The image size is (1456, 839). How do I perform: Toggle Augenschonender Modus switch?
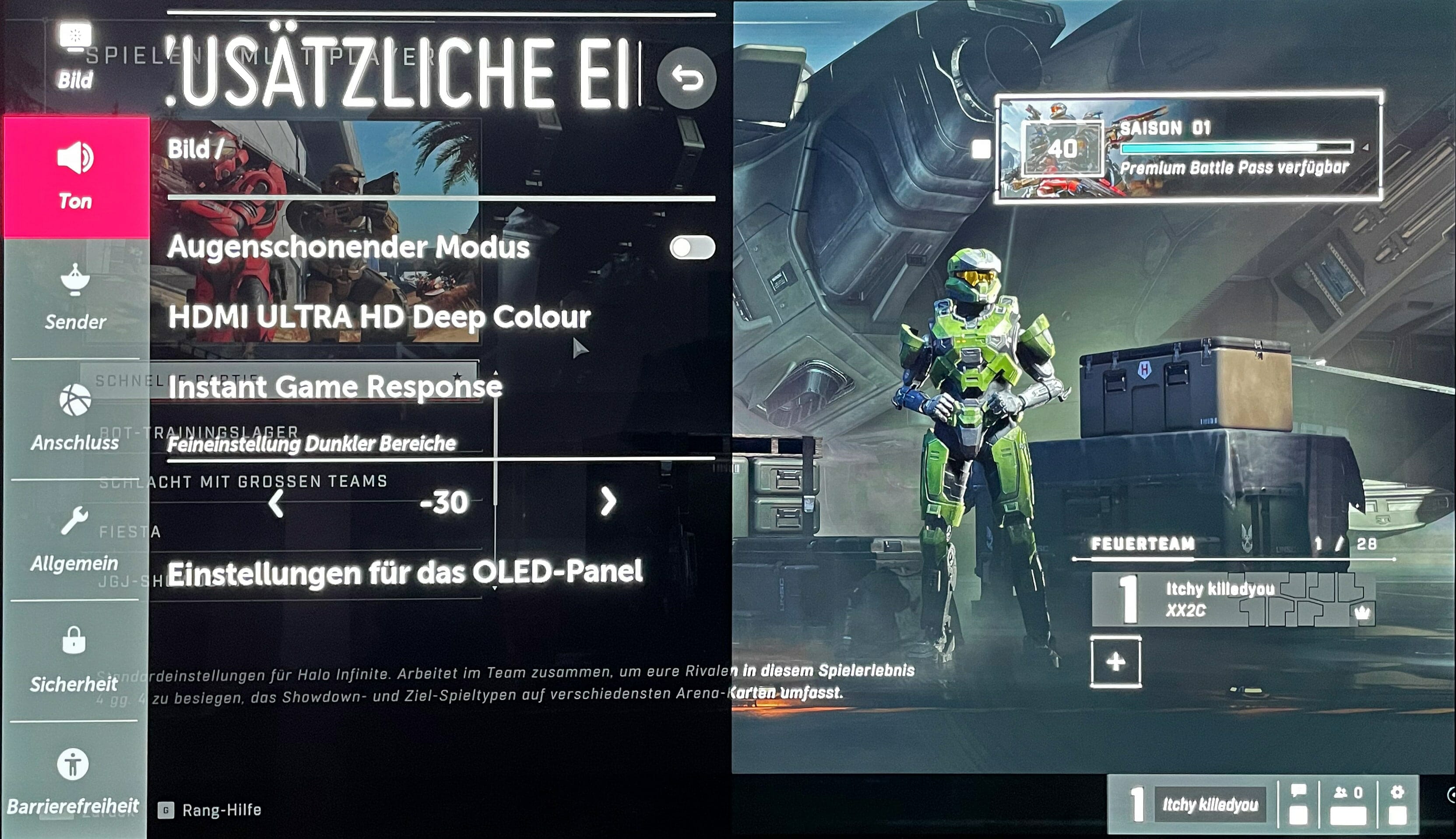692,248
